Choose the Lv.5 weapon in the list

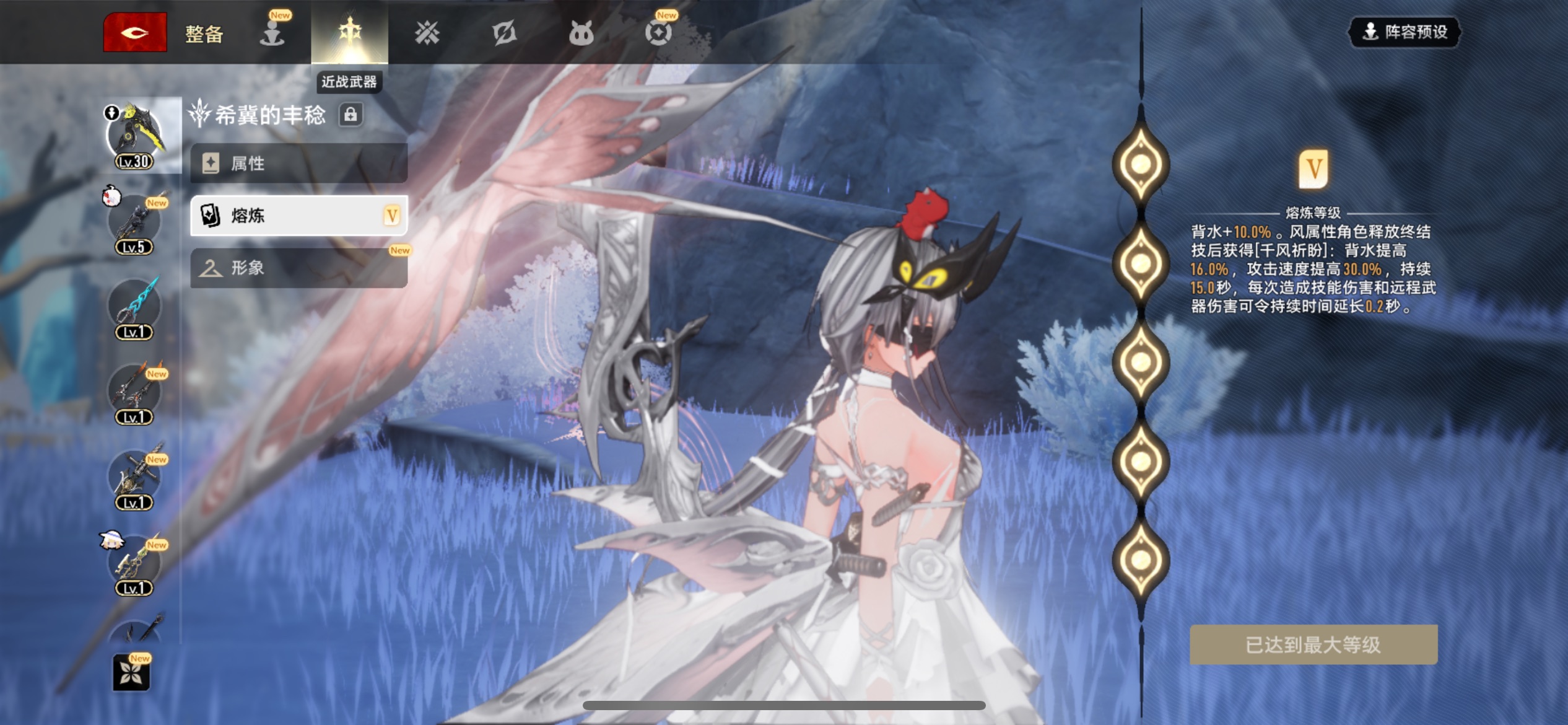click(134, 223)
